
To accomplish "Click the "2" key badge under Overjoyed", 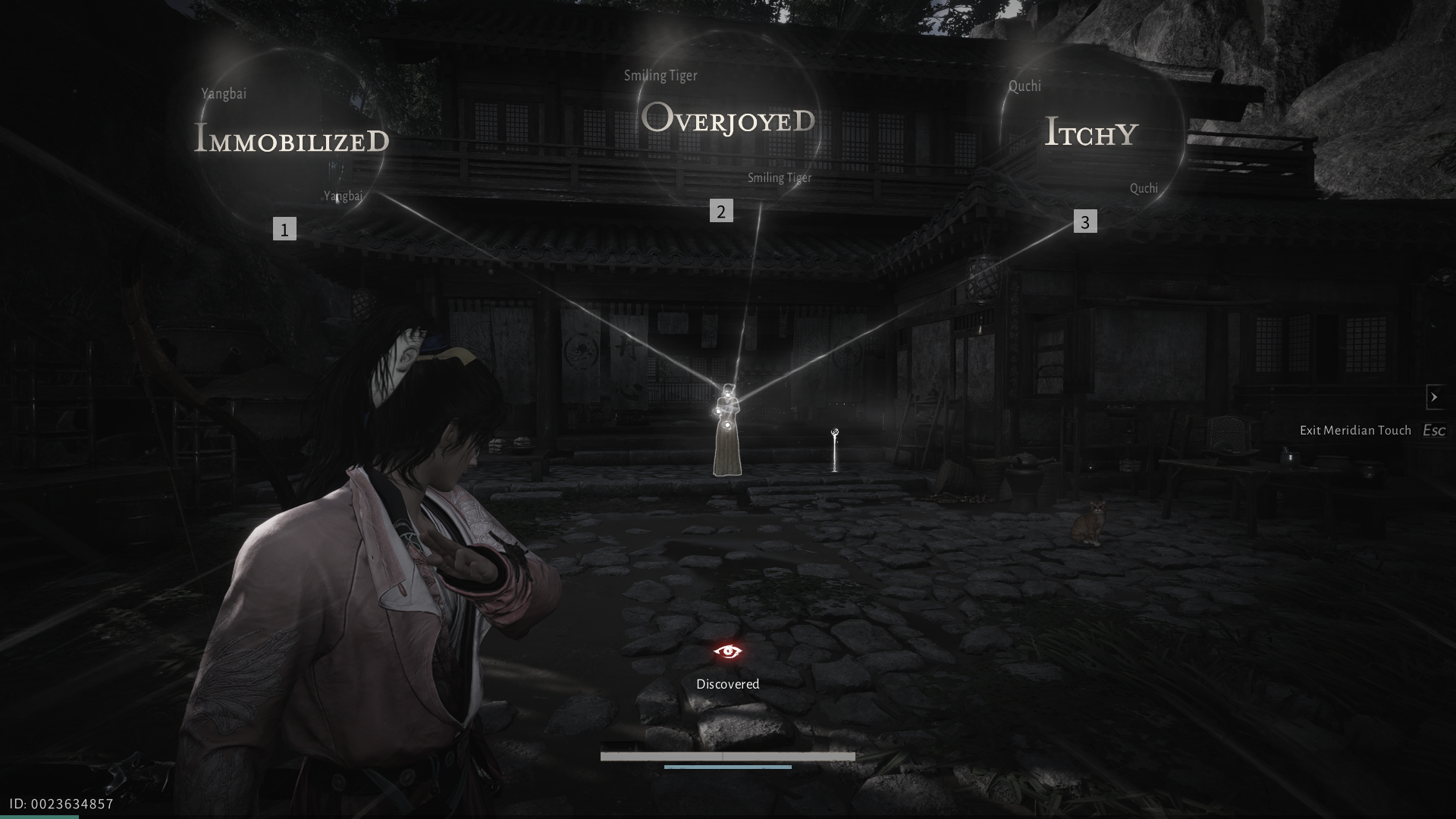I will coord(720,212).
